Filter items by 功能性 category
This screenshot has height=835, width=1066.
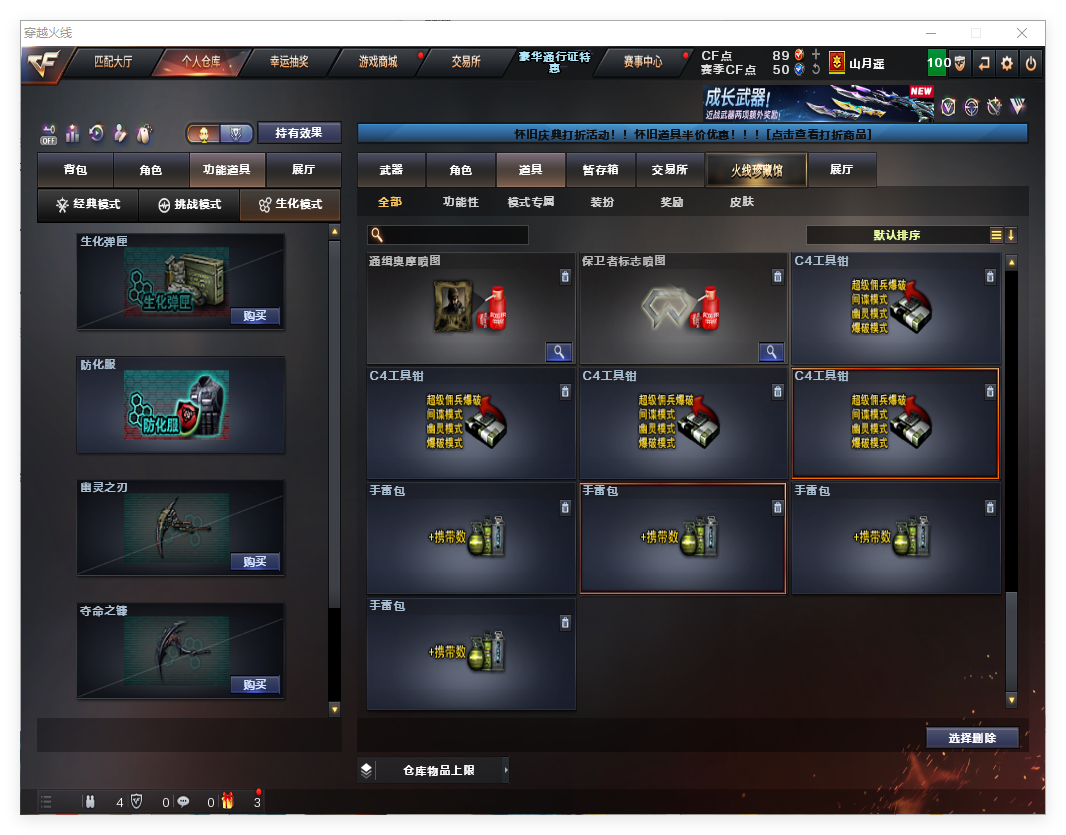(x=461, y=202)
